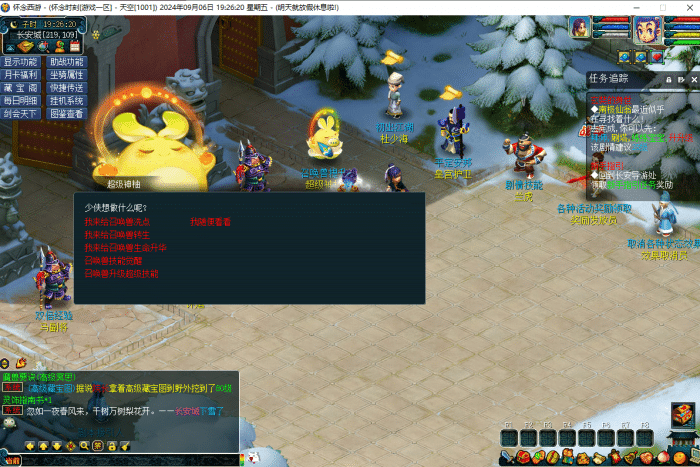Close the game window
Screen dimensions: 700x467
688,7
